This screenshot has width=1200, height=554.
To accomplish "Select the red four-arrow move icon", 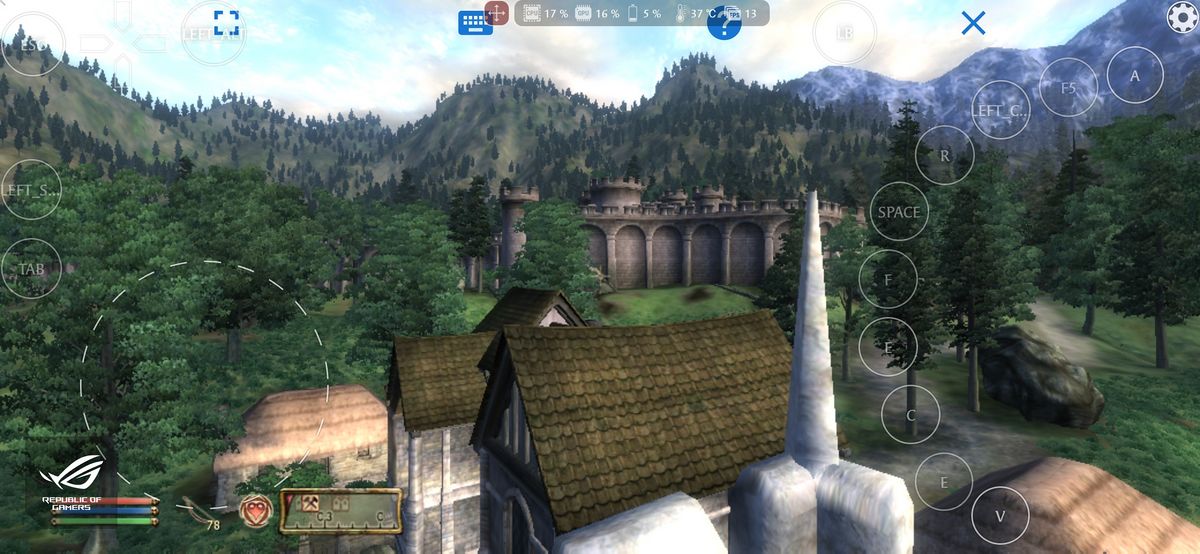I will (x=497, y=13).
